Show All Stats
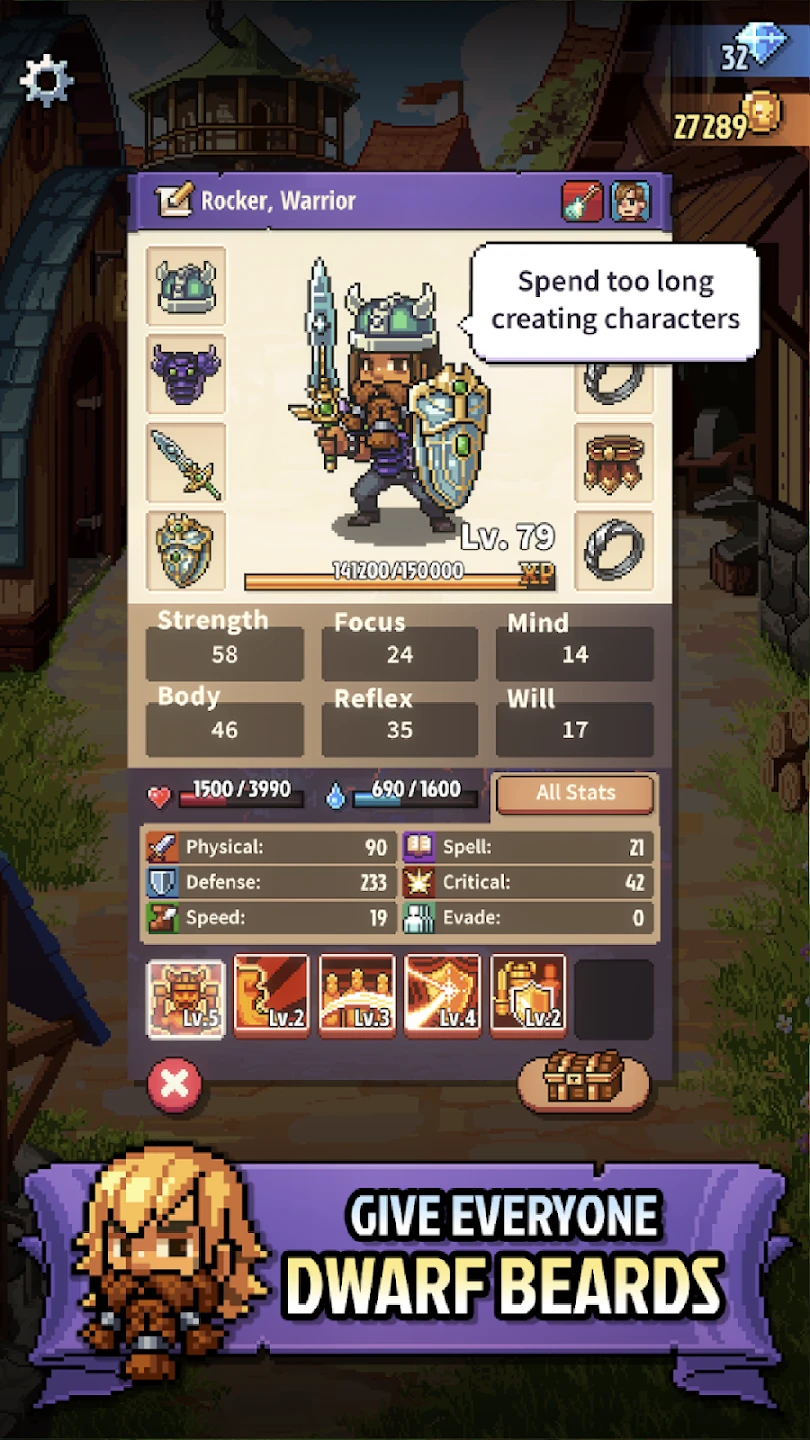 click(575, 793)
